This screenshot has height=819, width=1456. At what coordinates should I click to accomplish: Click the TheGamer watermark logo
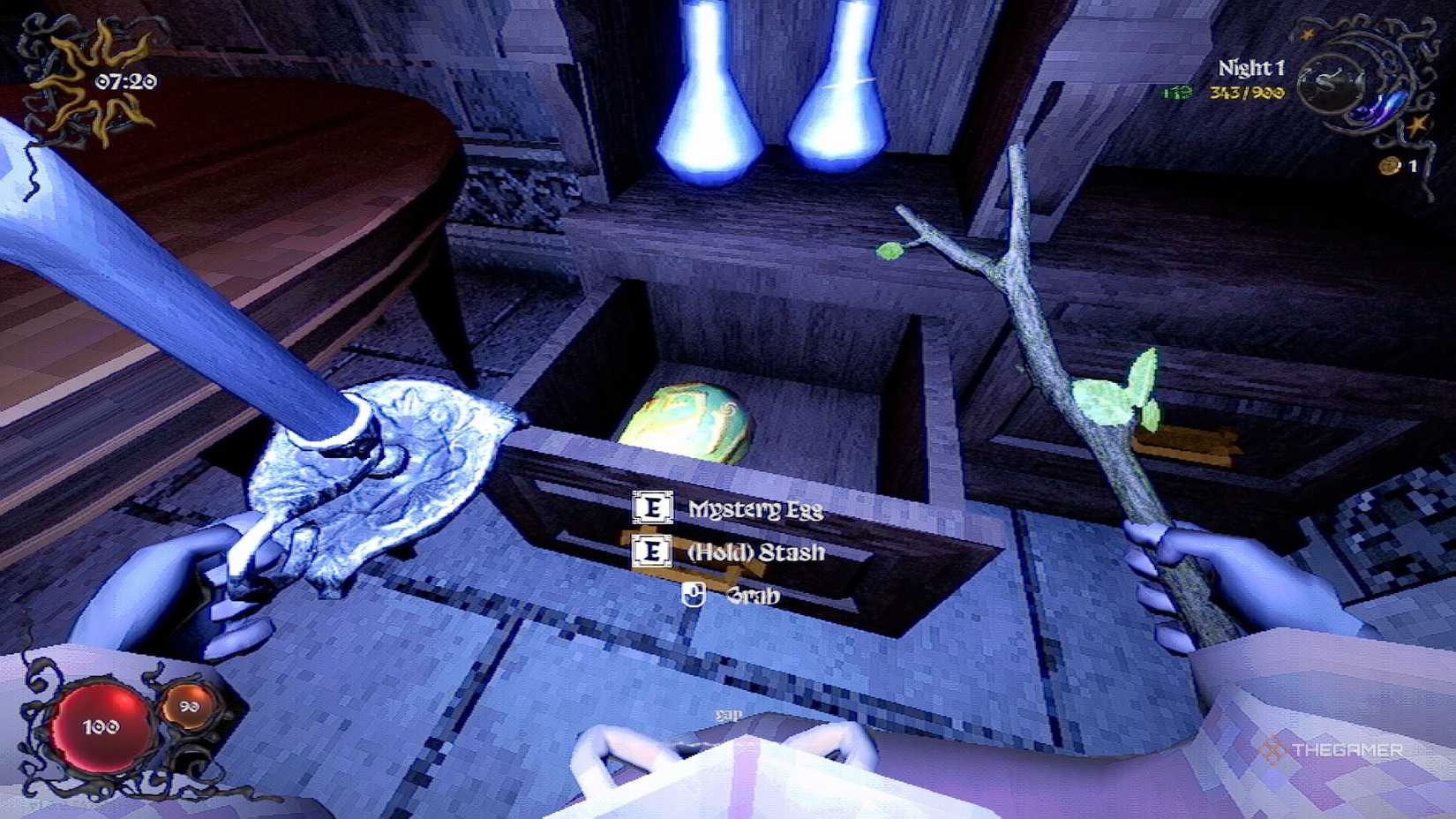click(x=1332, y=747)
